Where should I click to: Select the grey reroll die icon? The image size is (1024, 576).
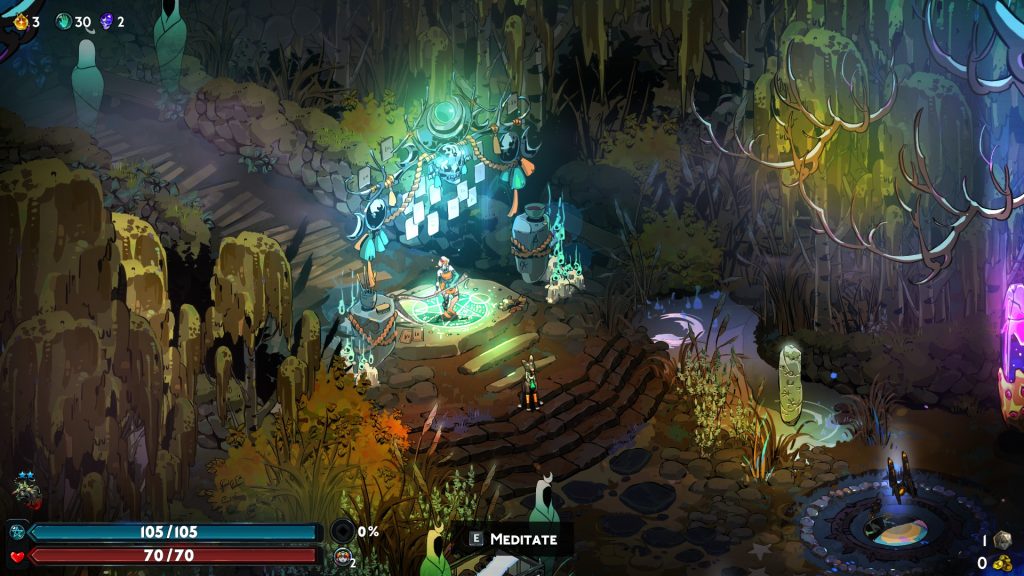tap(1001, 540)
